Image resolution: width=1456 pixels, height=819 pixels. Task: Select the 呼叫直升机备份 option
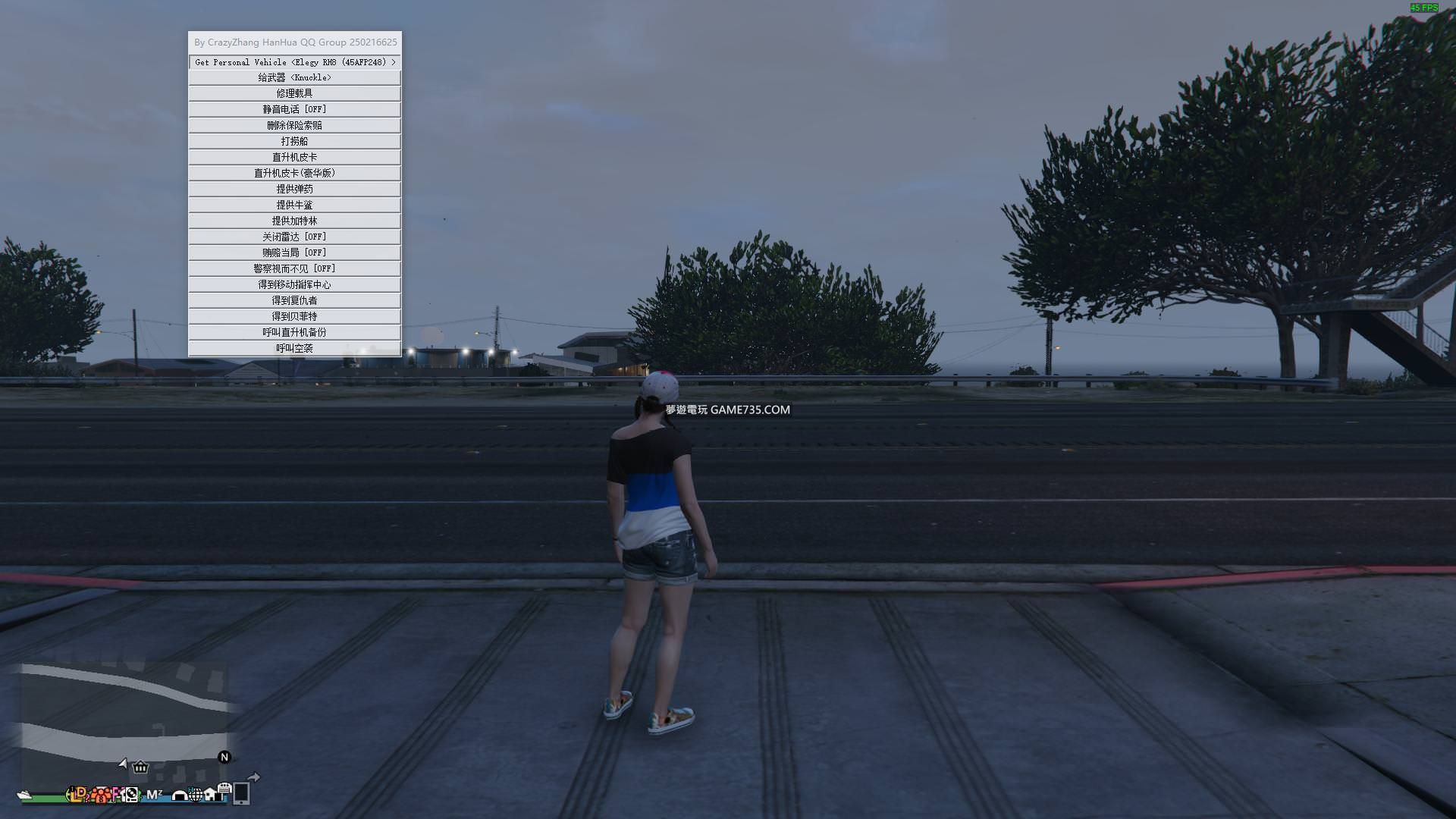coord(294,332)
